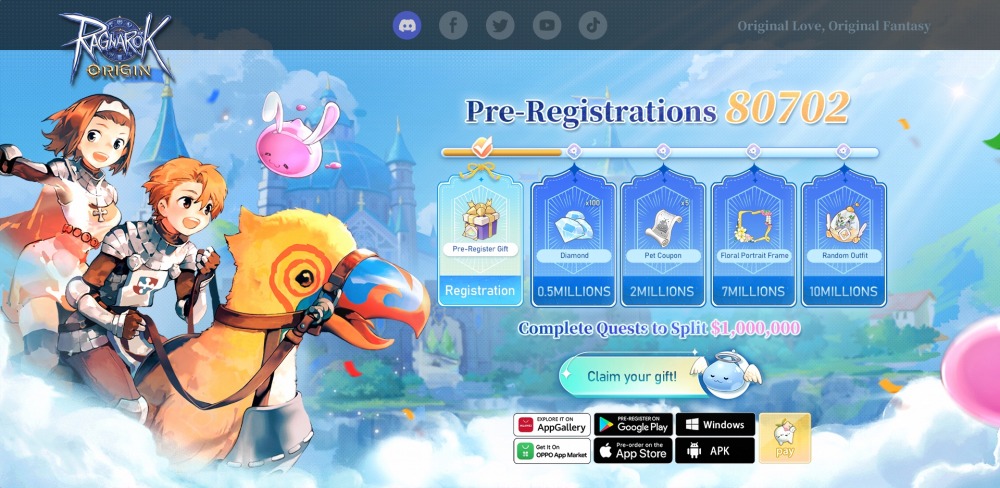View the Floral Portrait Frame reward card
The width and height of the screenshot is (1000, 488).
pyautogui.click(x=753, y=238)
